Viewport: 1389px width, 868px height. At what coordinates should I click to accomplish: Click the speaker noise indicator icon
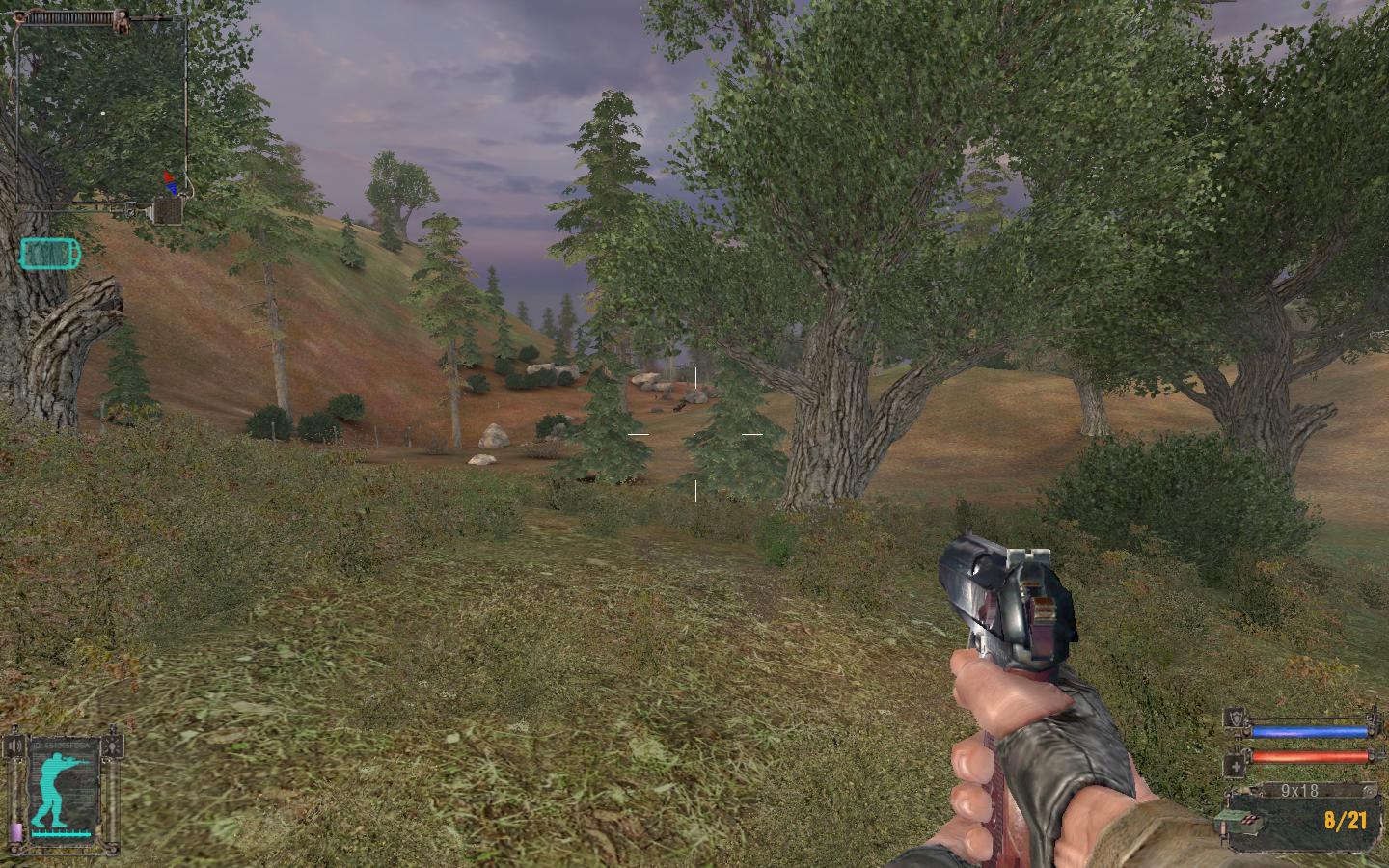click(16, 746)
